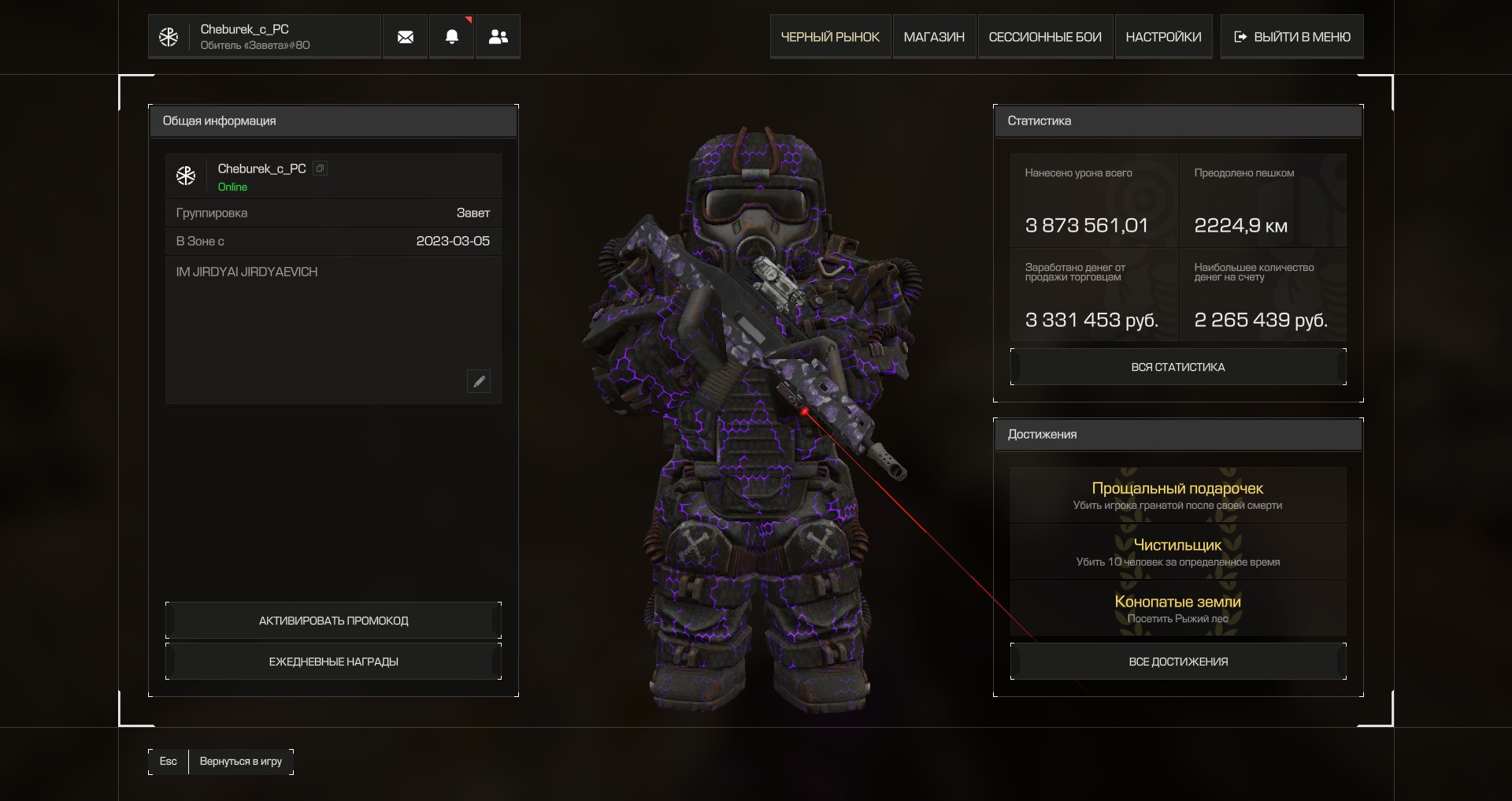Click Активировать промокод button
Viewport: 1512px width, 801px height.
(333, 621)
